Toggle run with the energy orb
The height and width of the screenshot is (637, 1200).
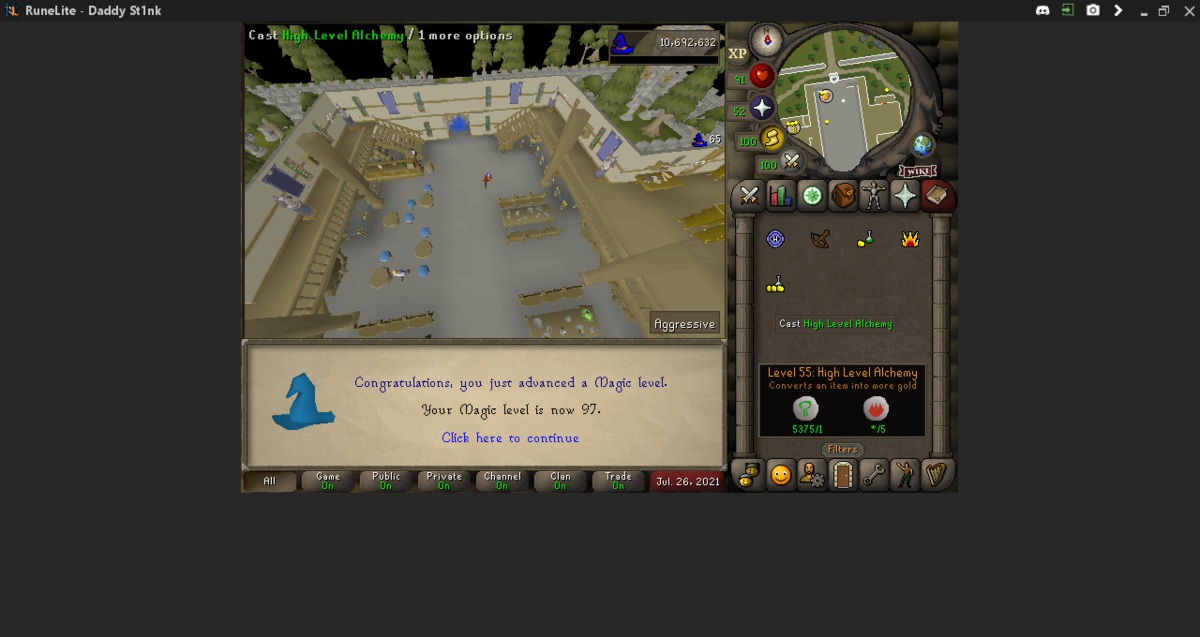pyautogui.click(x=771, y=138)
